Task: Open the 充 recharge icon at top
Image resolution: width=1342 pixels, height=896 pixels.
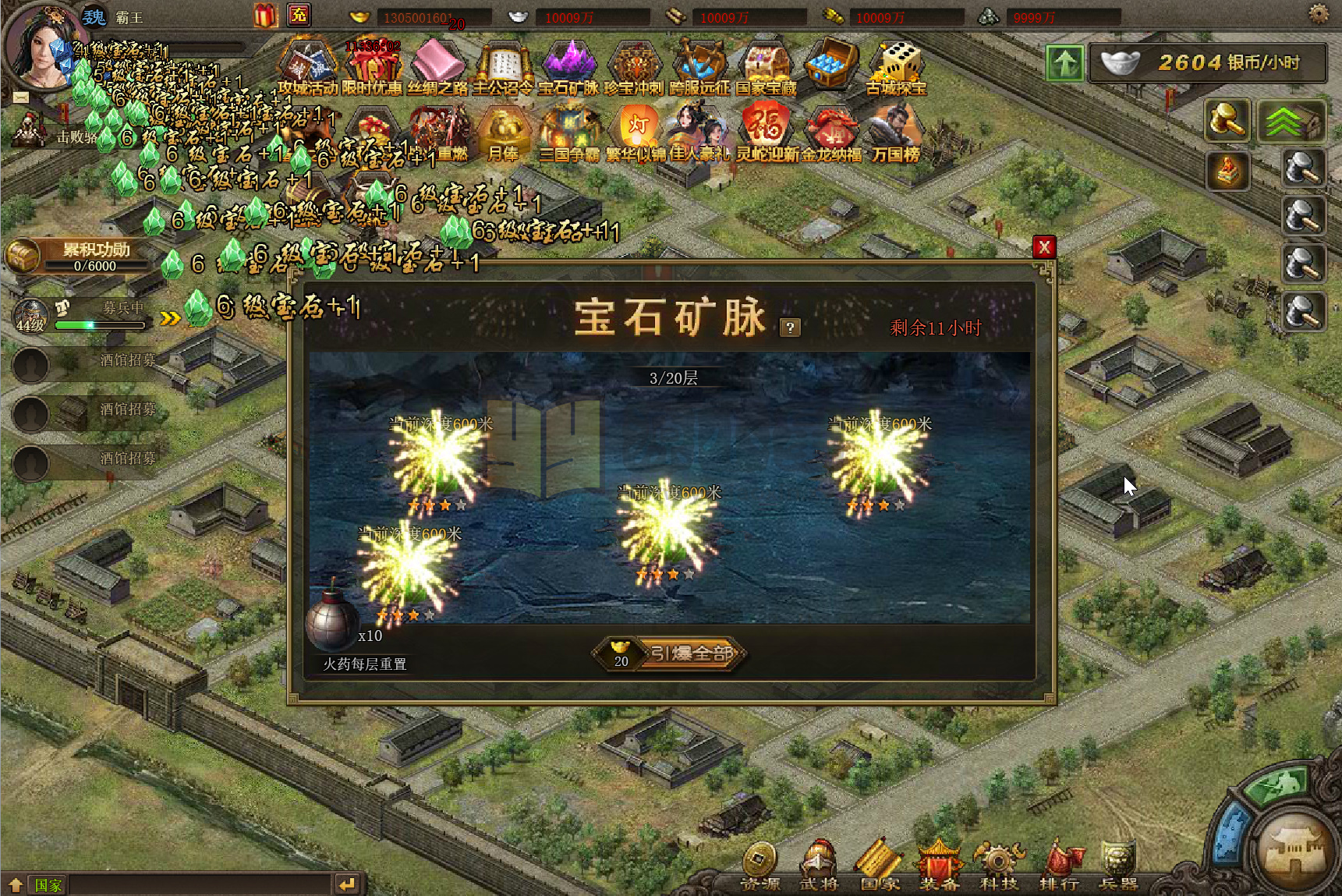Action: [299, 13]
